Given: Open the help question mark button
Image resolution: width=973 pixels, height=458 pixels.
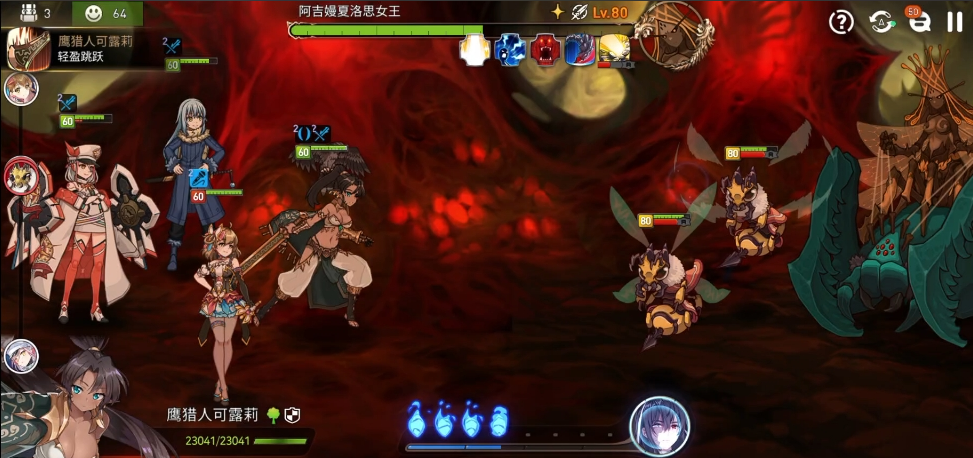Looking at the screenshot, I should pos(842,22).
